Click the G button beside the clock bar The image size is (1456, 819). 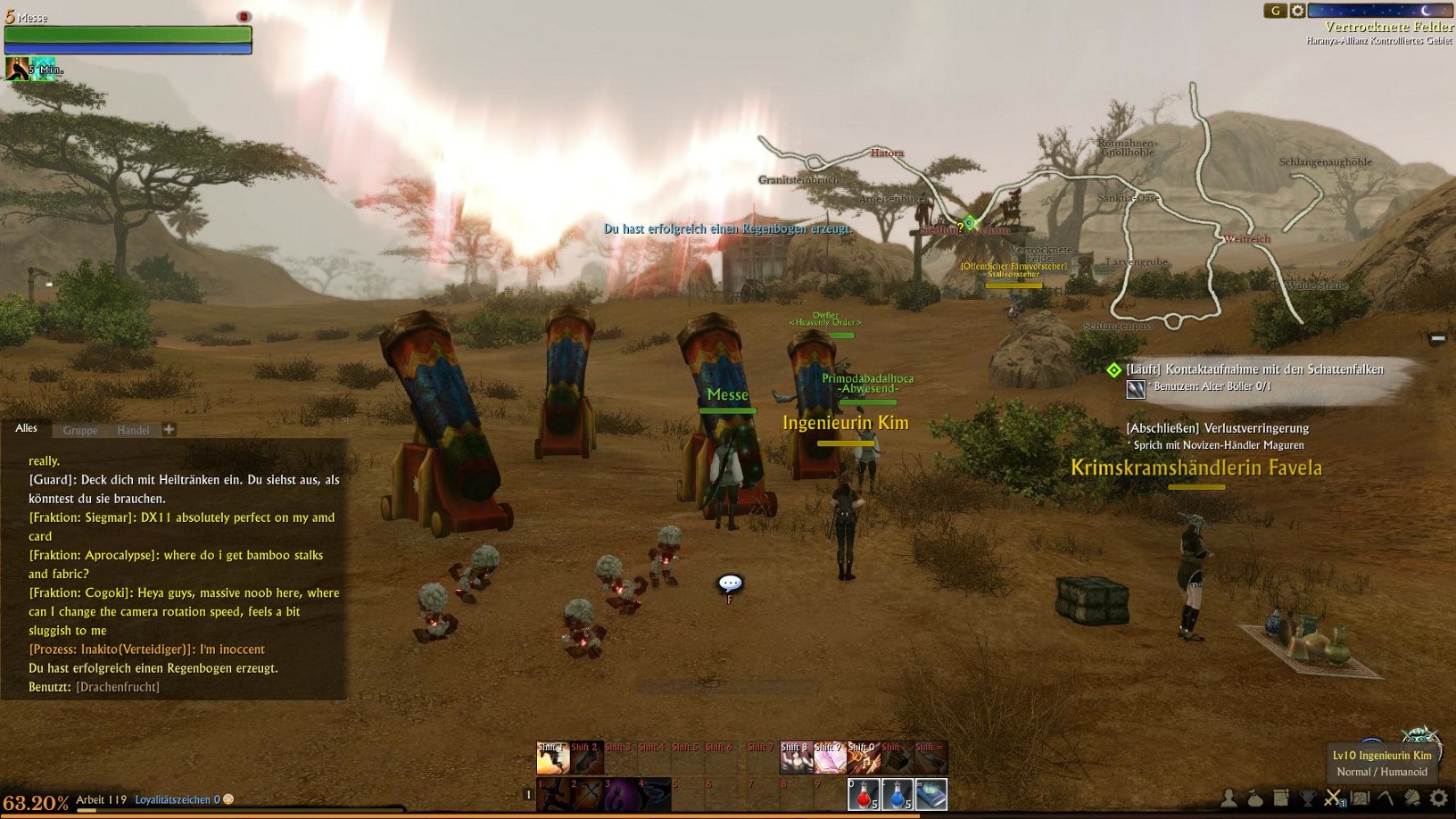tap(1275, 11)
